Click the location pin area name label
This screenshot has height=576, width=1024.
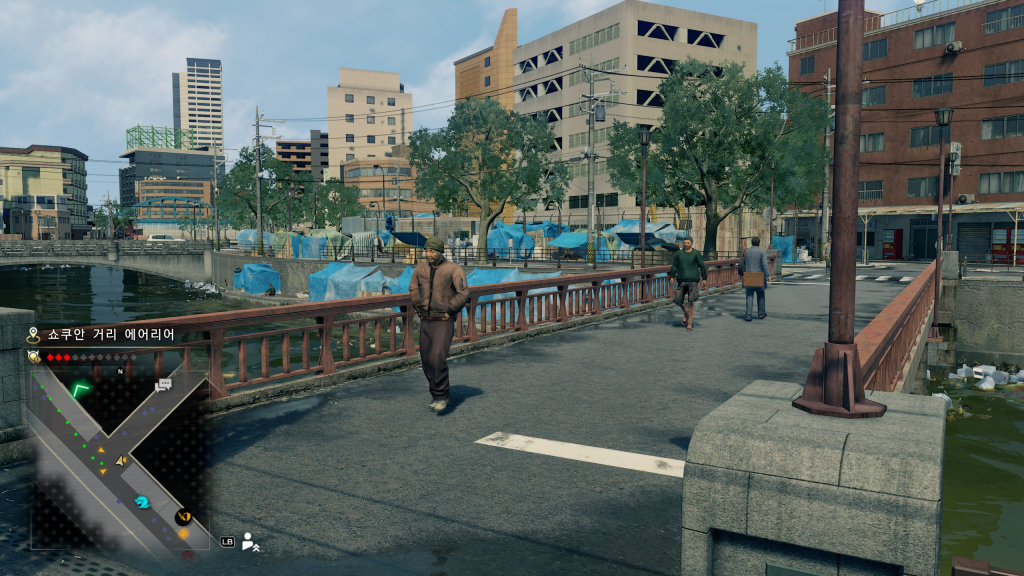(112, 335)
